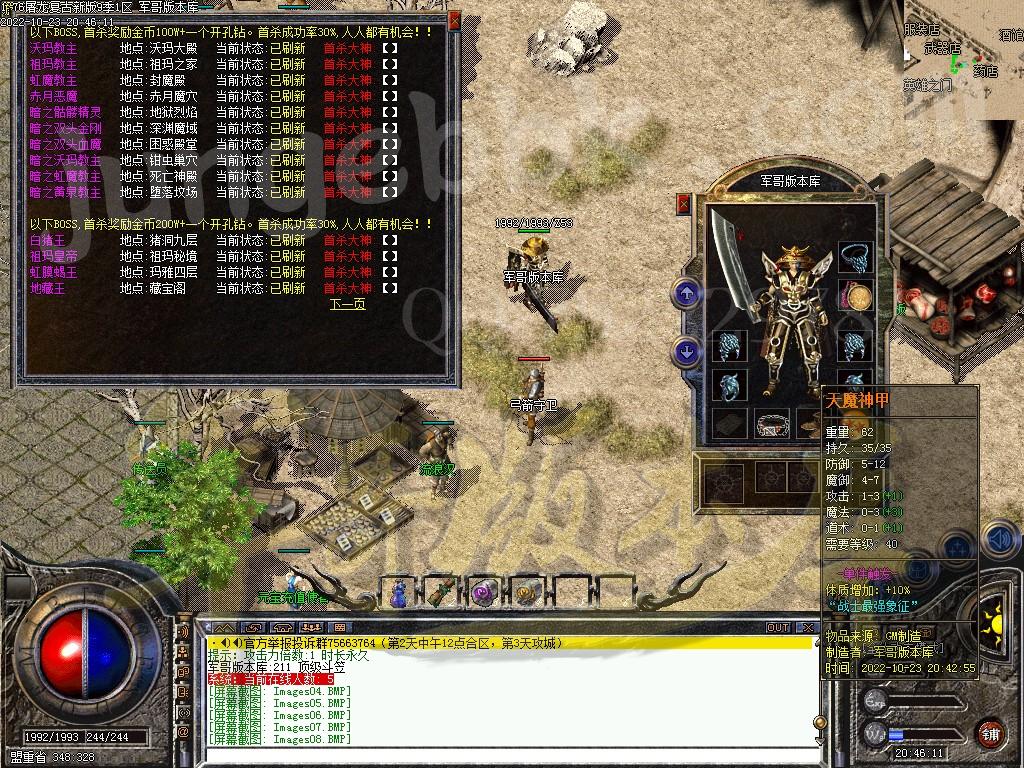
Task: Select the 赤月恶魔 boss entry
Action: [53, 96]
